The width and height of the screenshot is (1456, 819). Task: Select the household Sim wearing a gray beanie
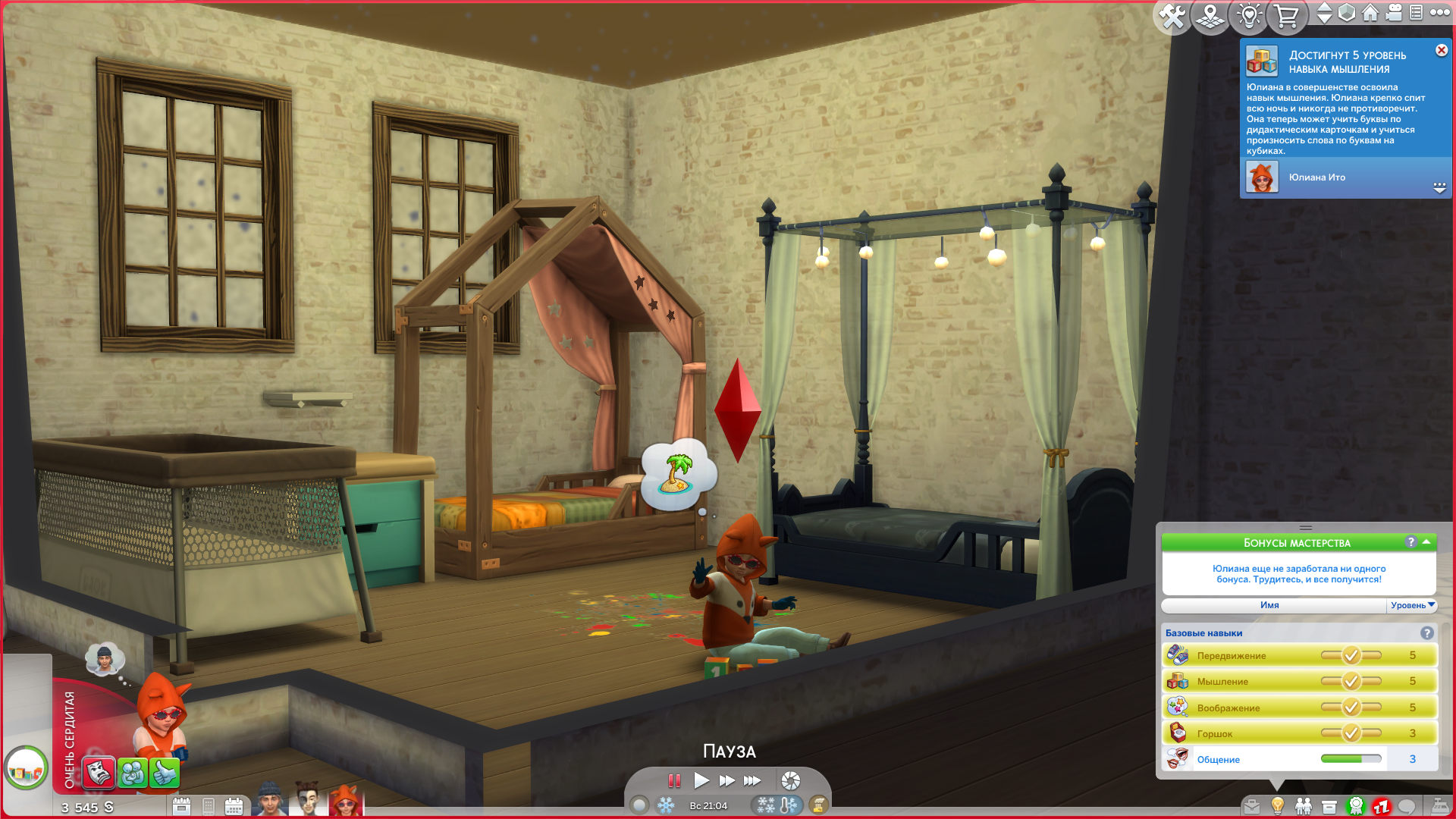pos(270,799)
